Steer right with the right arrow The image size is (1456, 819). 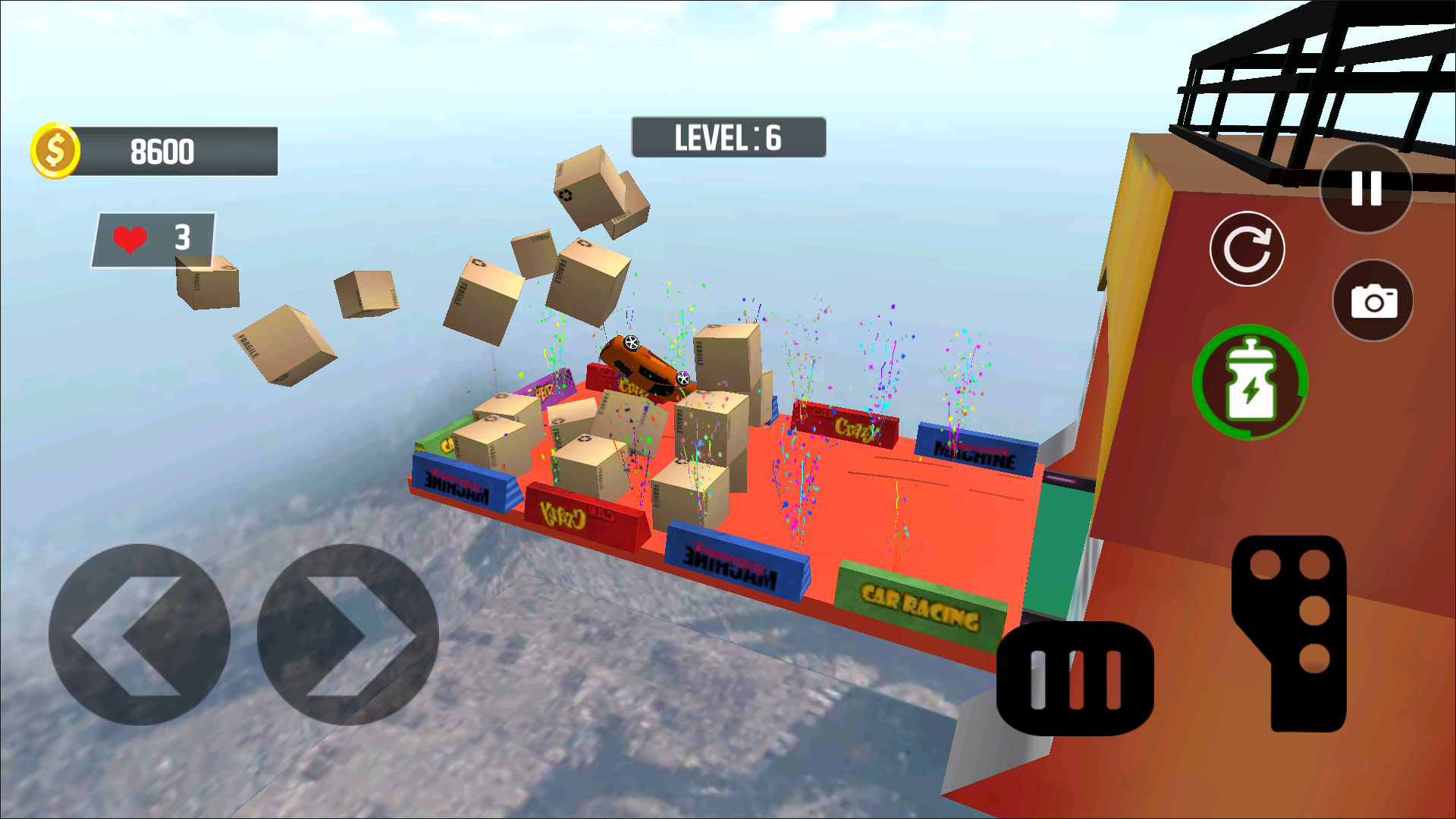coord(348,635)
